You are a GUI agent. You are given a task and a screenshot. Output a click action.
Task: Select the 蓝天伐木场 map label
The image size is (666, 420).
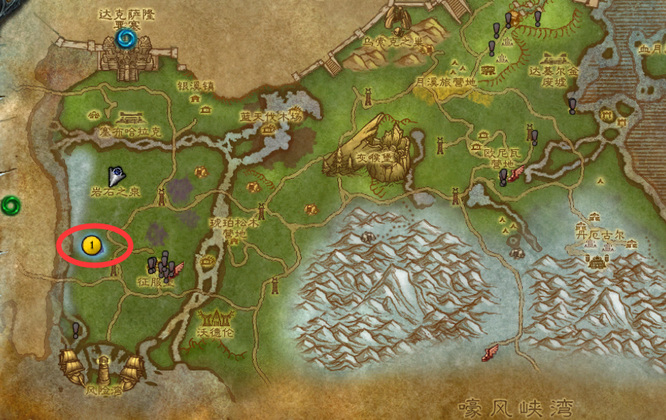point(268,117)
